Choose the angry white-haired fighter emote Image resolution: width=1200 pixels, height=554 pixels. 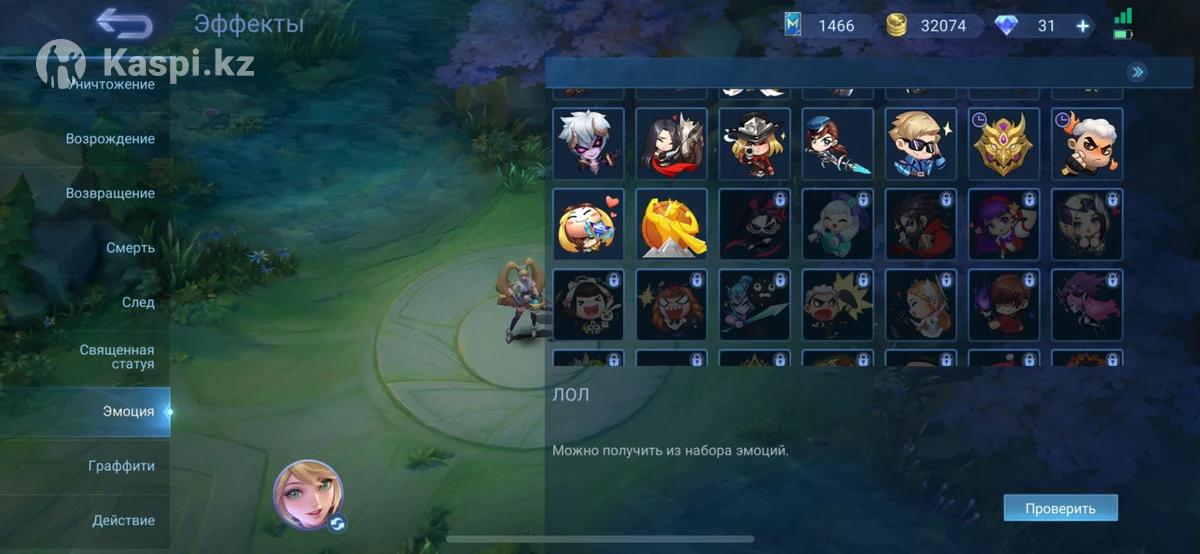click(x=1087, y=143)
